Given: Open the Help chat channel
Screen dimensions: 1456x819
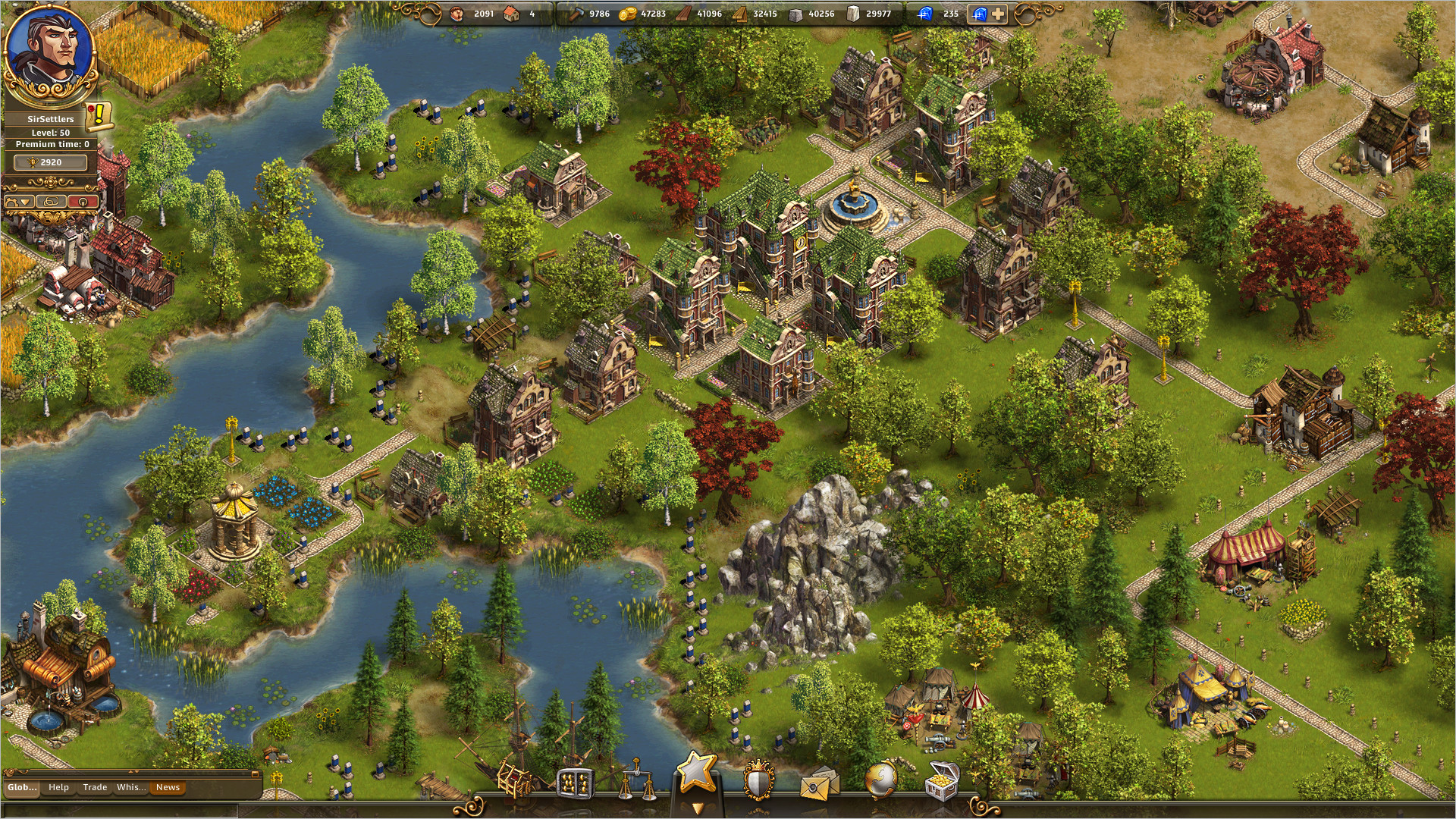Looking at the screenshot, I should pos(59,788).
